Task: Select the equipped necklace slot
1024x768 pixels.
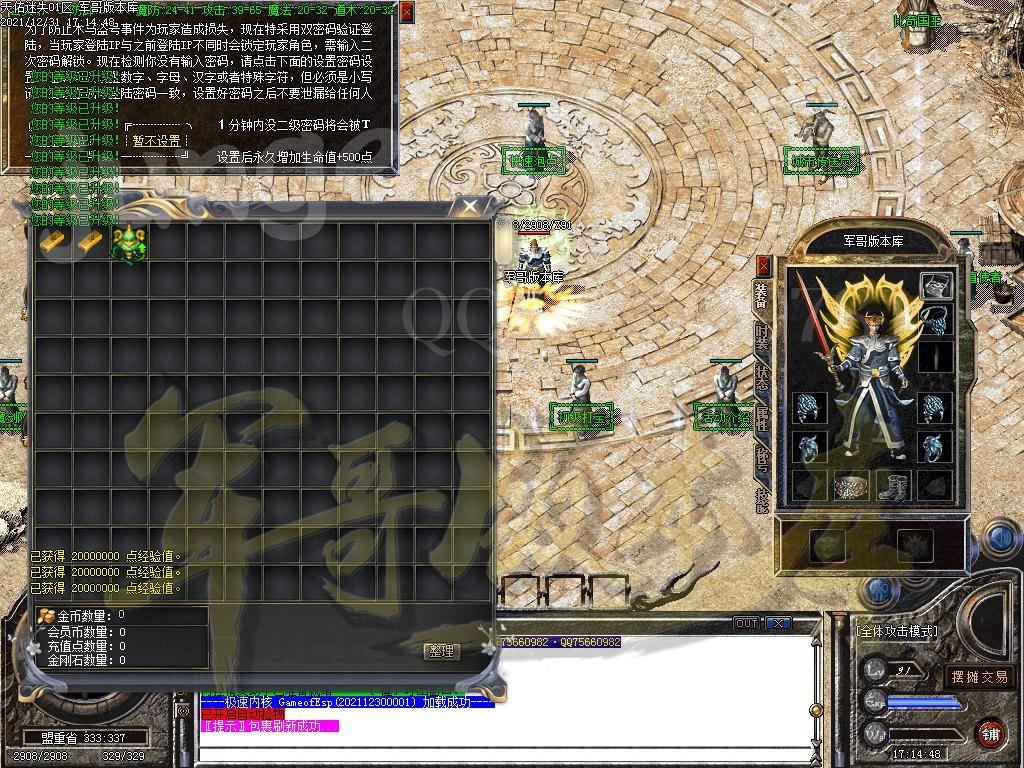Action: click(x=936, y=322)
